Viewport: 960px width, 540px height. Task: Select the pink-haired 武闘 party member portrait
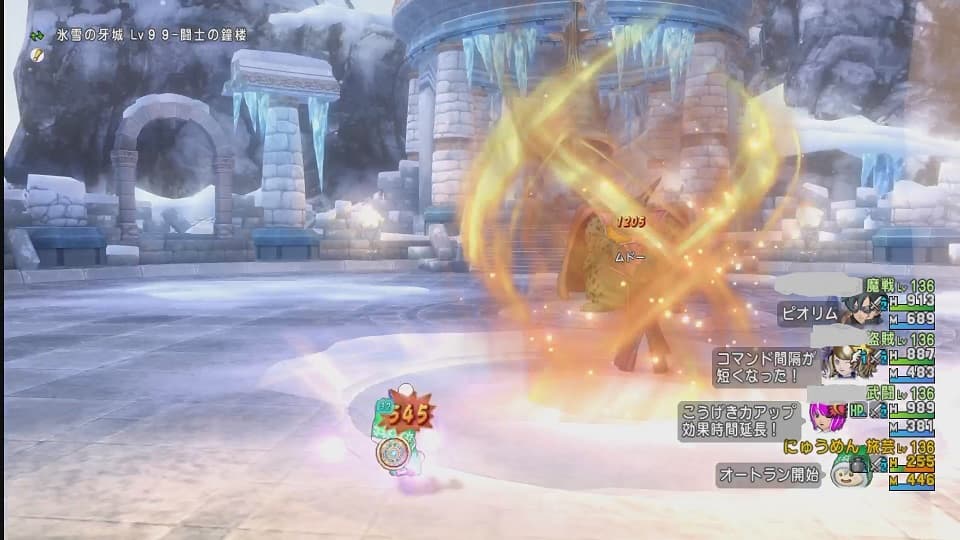(827, 414)
